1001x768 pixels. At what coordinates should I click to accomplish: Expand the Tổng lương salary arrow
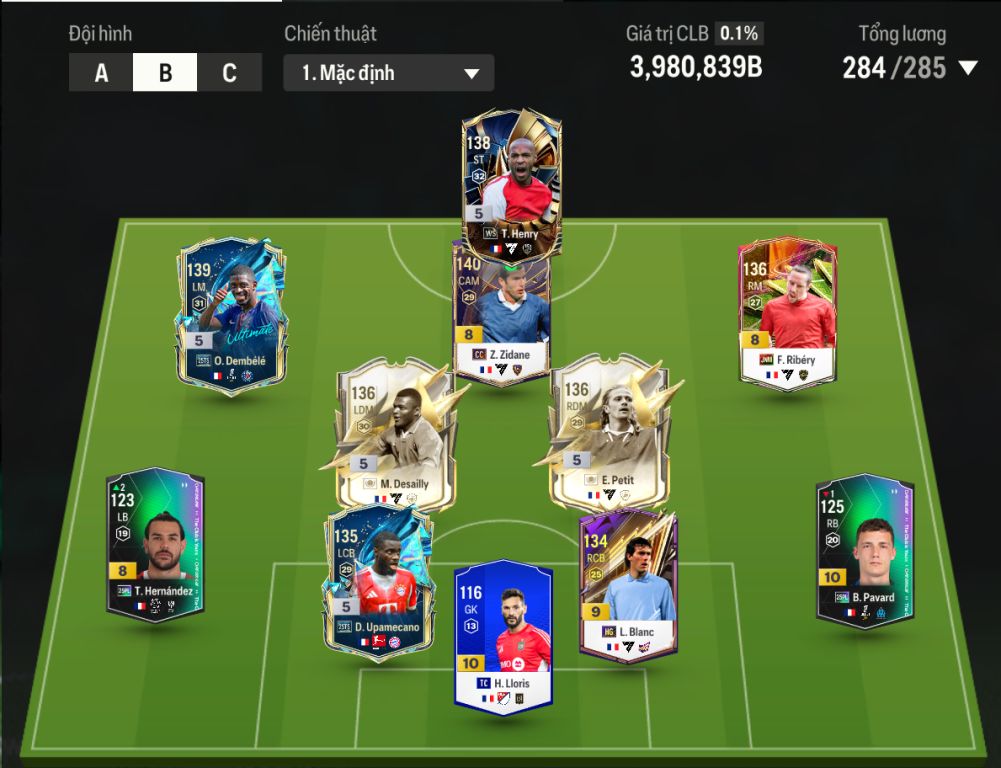point(967,68)
